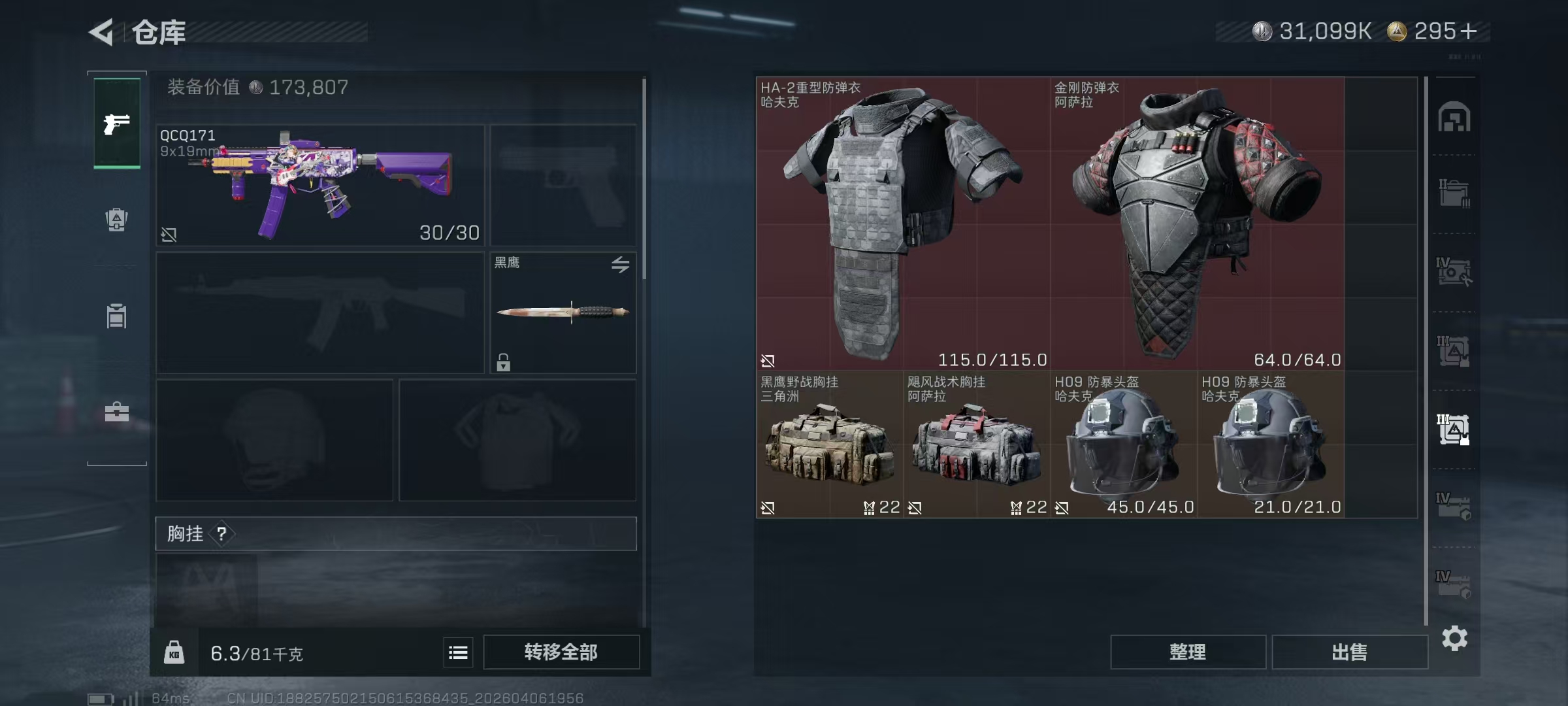Pick the 飓风战术胸挂 chest rig
Viewport: 1568px width, 706px height.
coord(977,445)
